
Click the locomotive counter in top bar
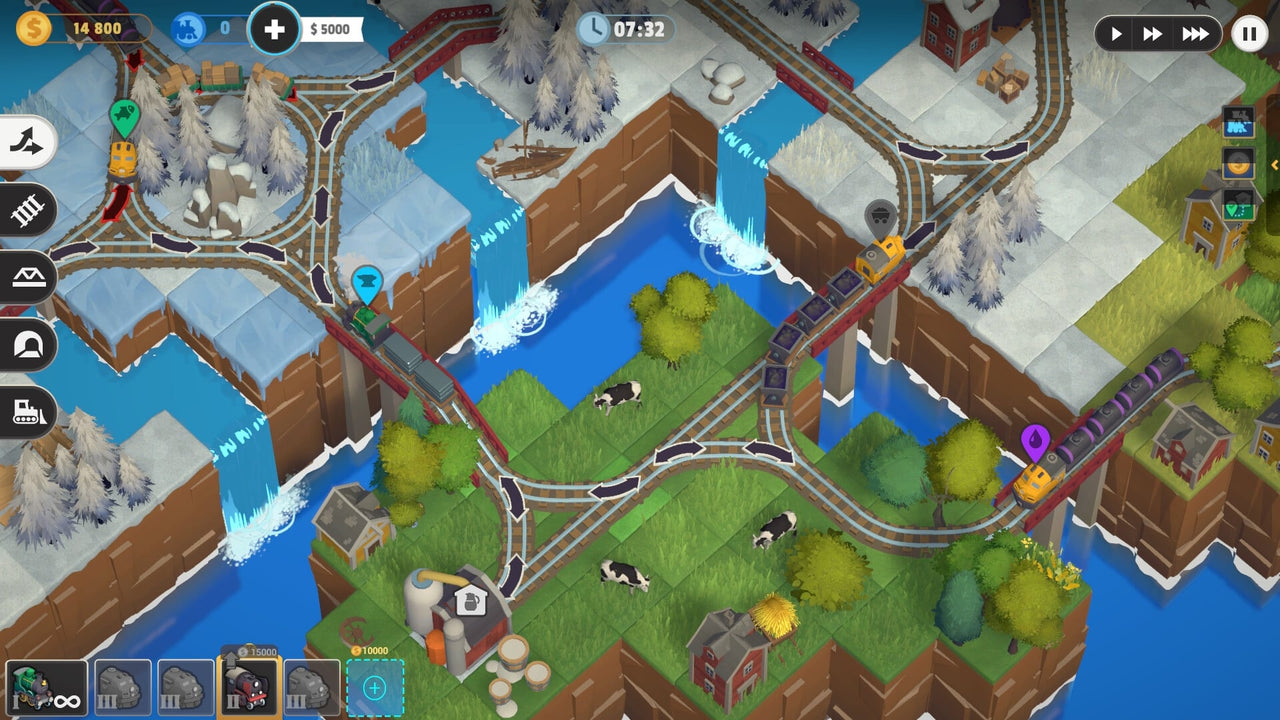pos(190,29)
